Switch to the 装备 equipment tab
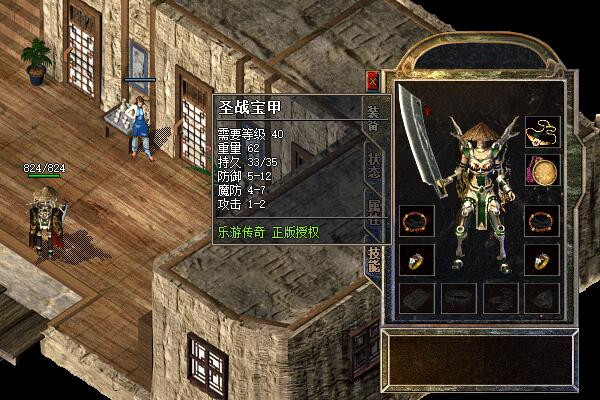 [x=373, y=116]
